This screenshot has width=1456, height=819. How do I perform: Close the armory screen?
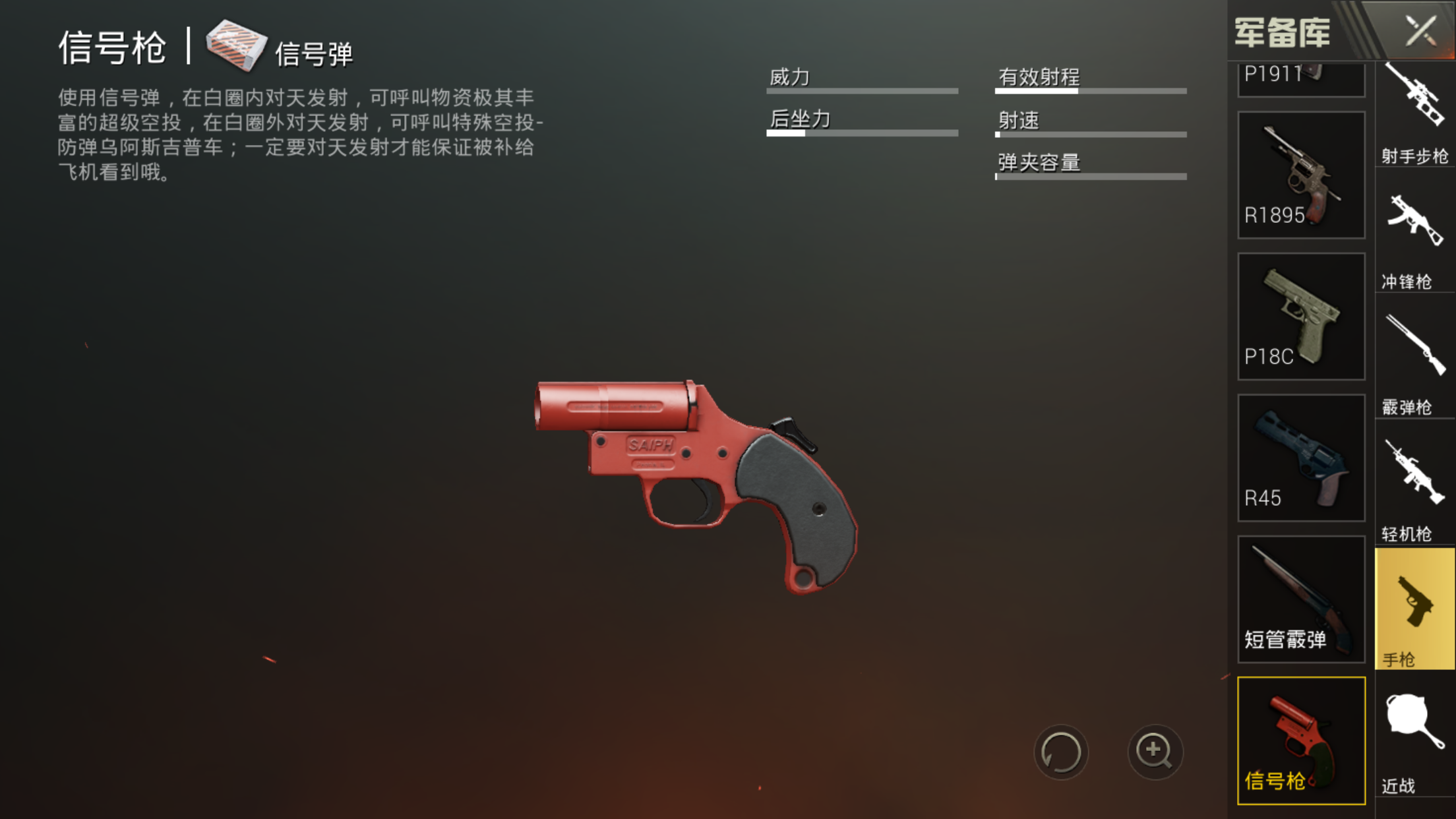[x=1420, y=30]
